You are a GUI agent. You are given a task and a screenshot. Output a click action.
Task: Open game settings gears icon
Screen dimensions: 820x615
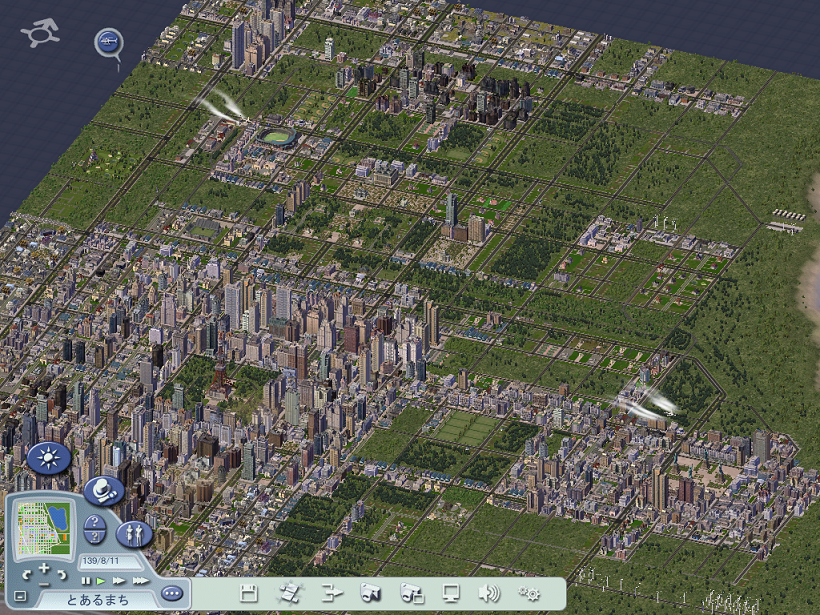tap(529, 592)
